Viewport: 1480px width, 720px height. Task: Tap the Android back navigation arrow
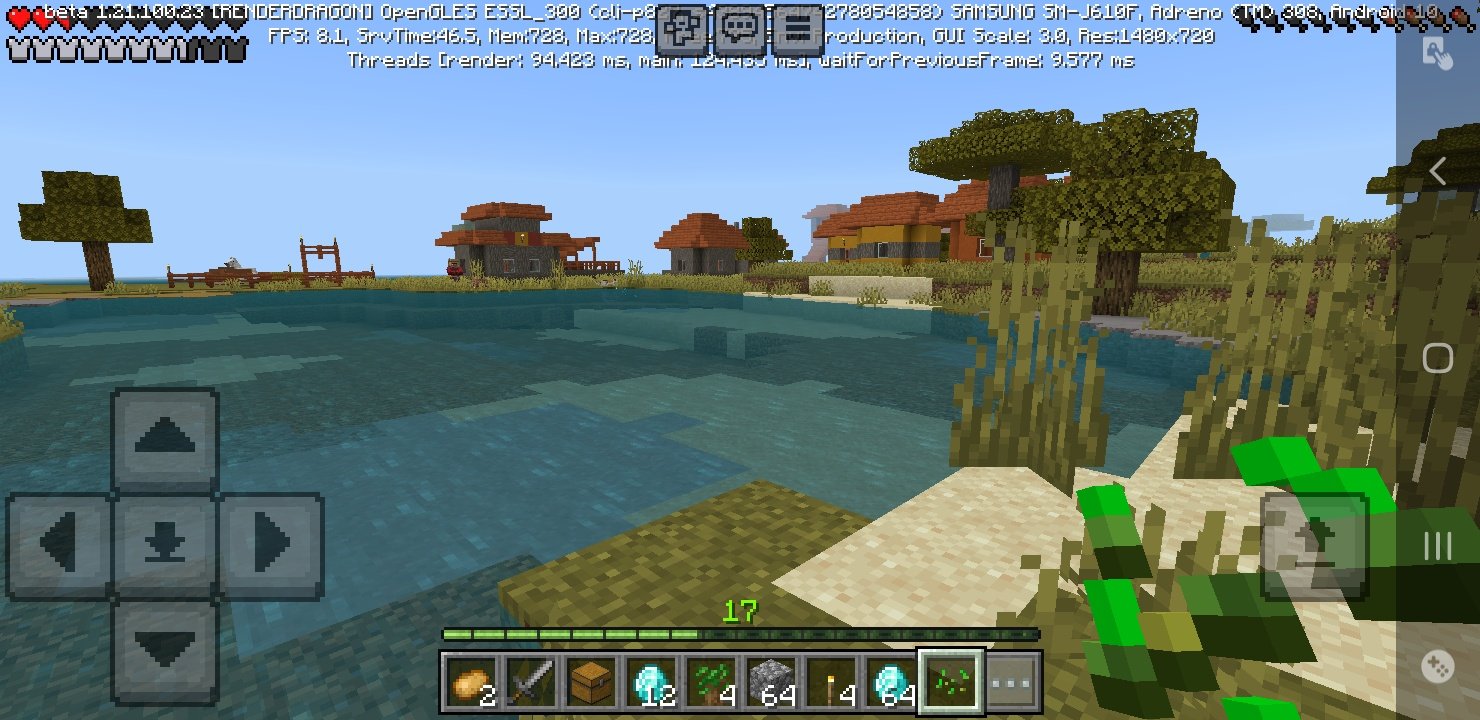tap(1437, 172)
